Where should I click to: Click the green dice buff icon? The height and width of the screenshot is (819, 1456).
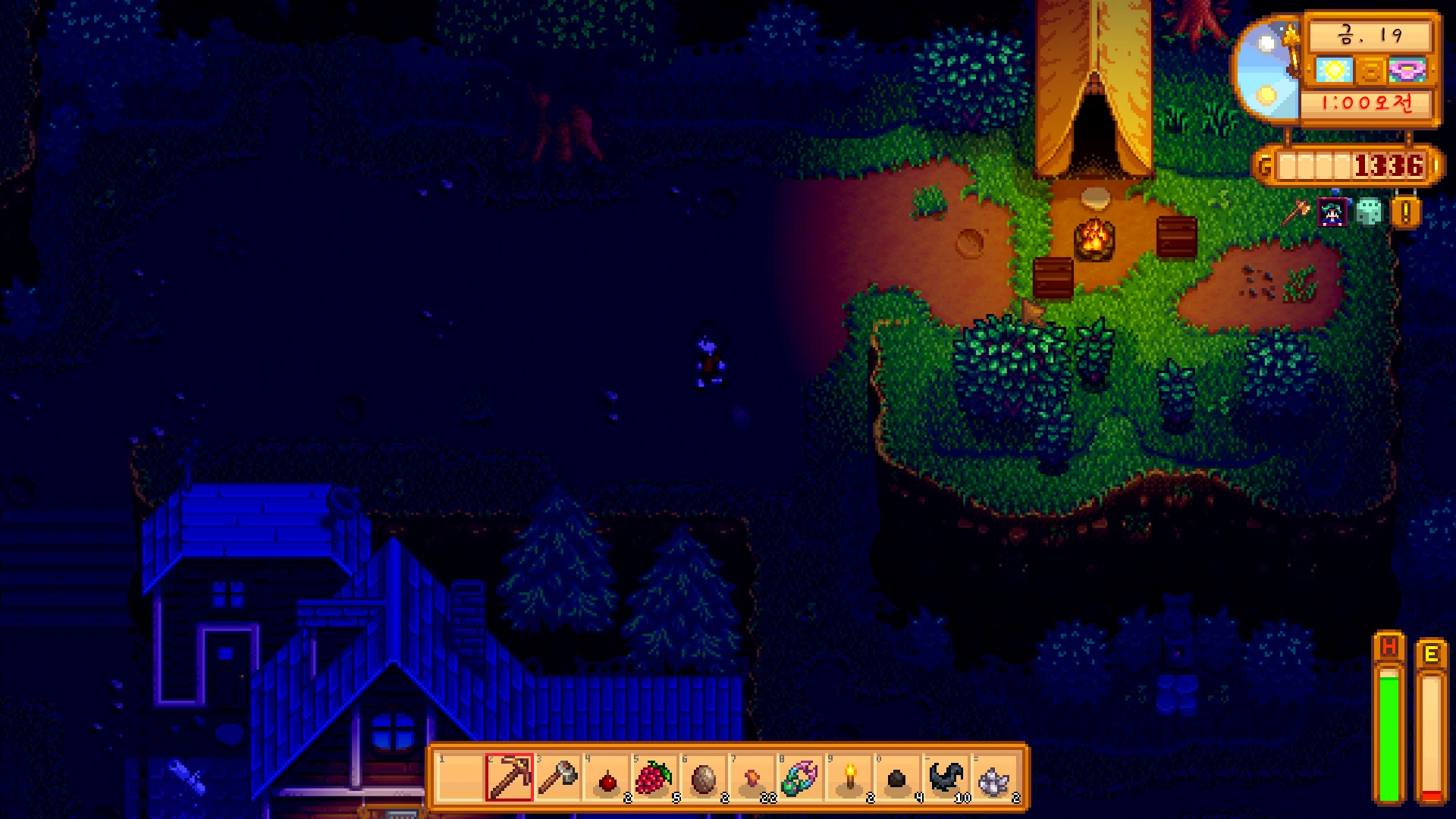pyautogui.click(x=1369, y=212)
